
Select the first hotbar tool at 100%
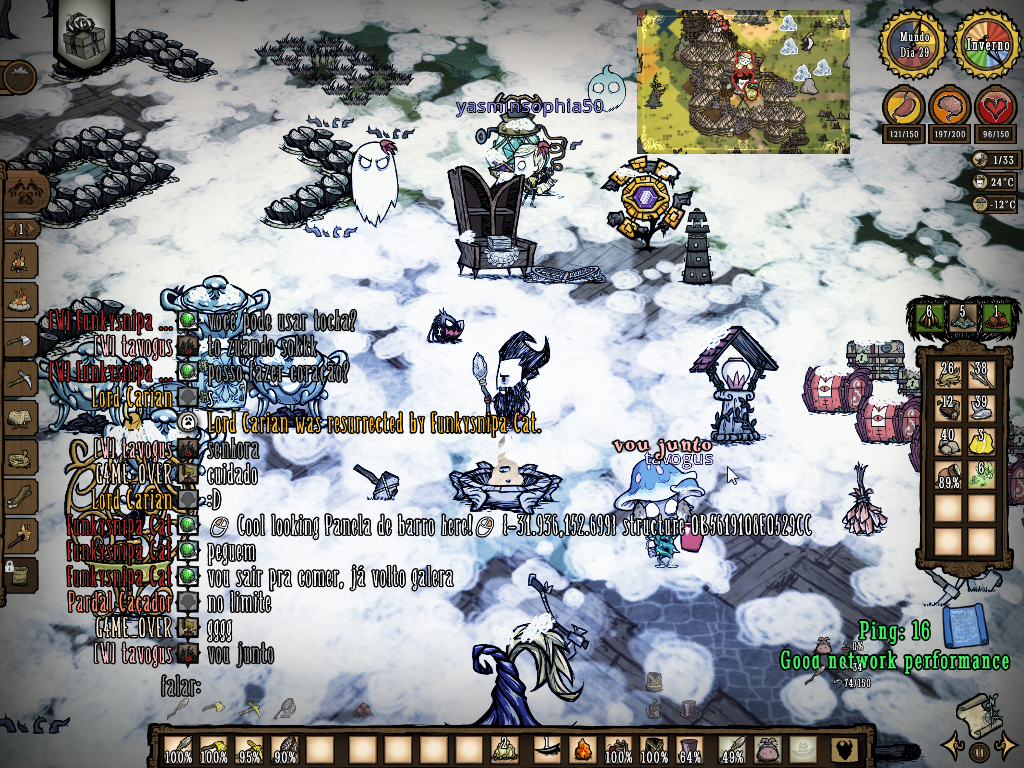tap(179, 749)
